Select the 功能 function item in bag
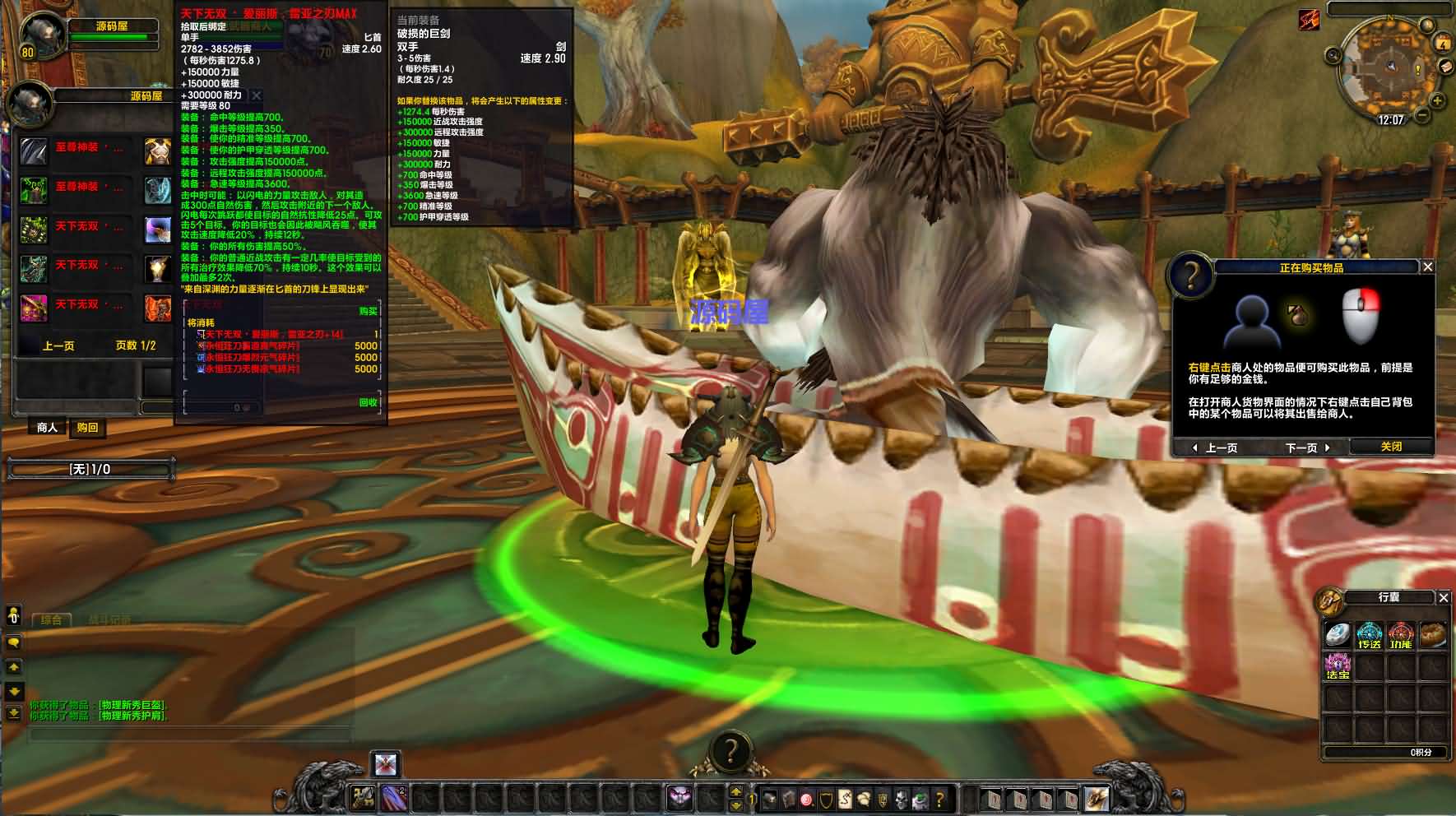Image resolution: width=1456 pixels, height=816 pixels. point(1400,636)
